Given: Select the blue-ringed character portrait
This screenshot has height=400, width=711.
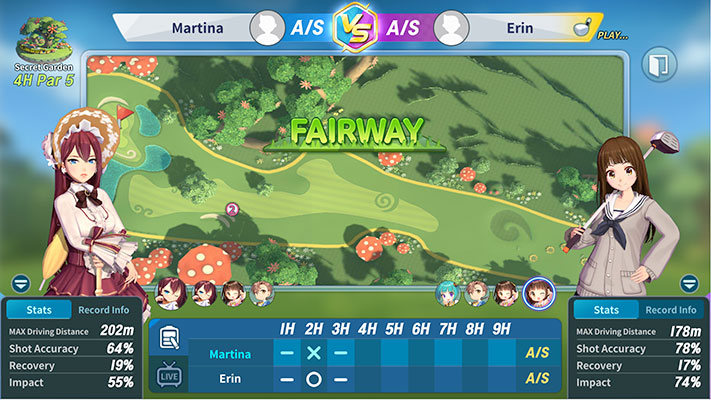Looking at the screenshot, I should tap(538, 292).
